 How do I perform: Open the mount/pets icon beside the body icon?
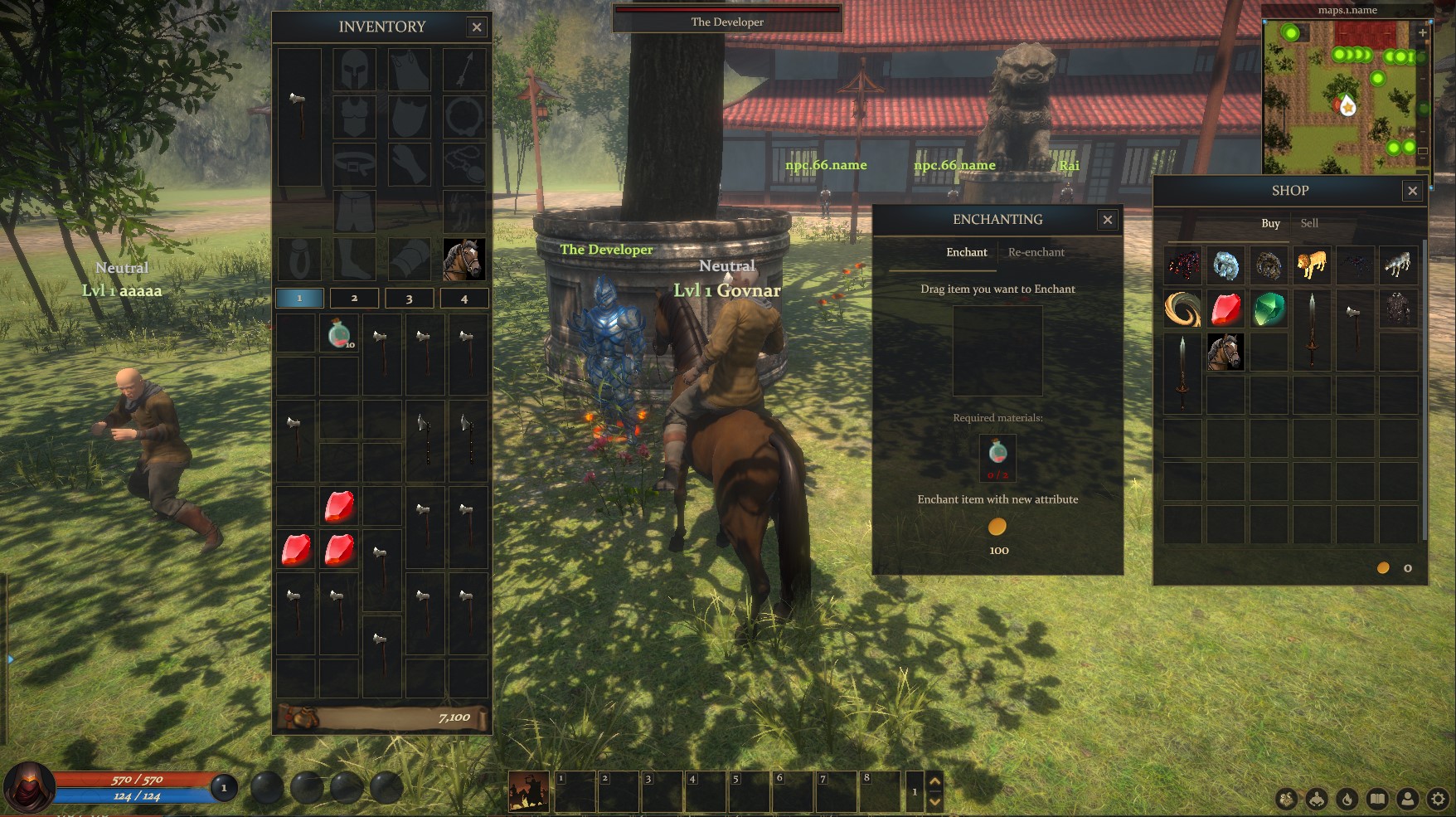coord(1286,798)
